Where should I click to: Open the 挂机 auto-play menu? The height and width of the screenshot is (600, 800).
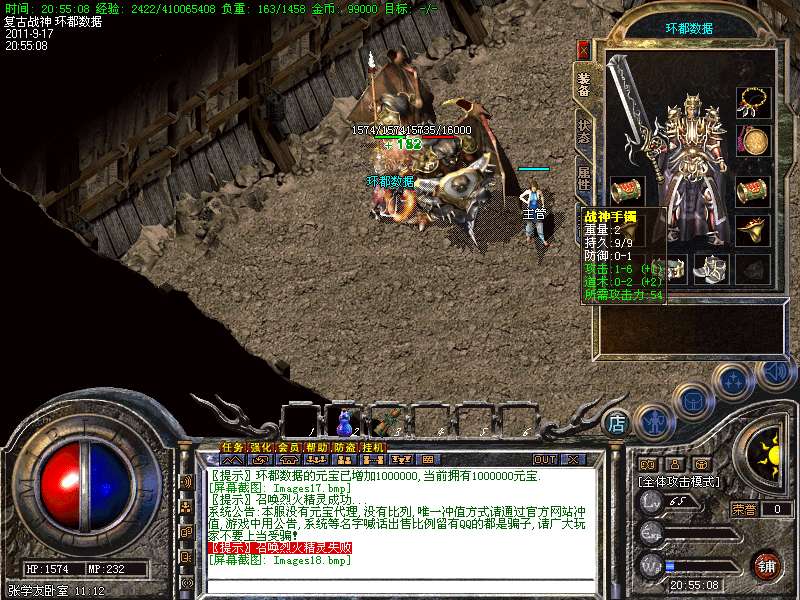coord(372,447)
